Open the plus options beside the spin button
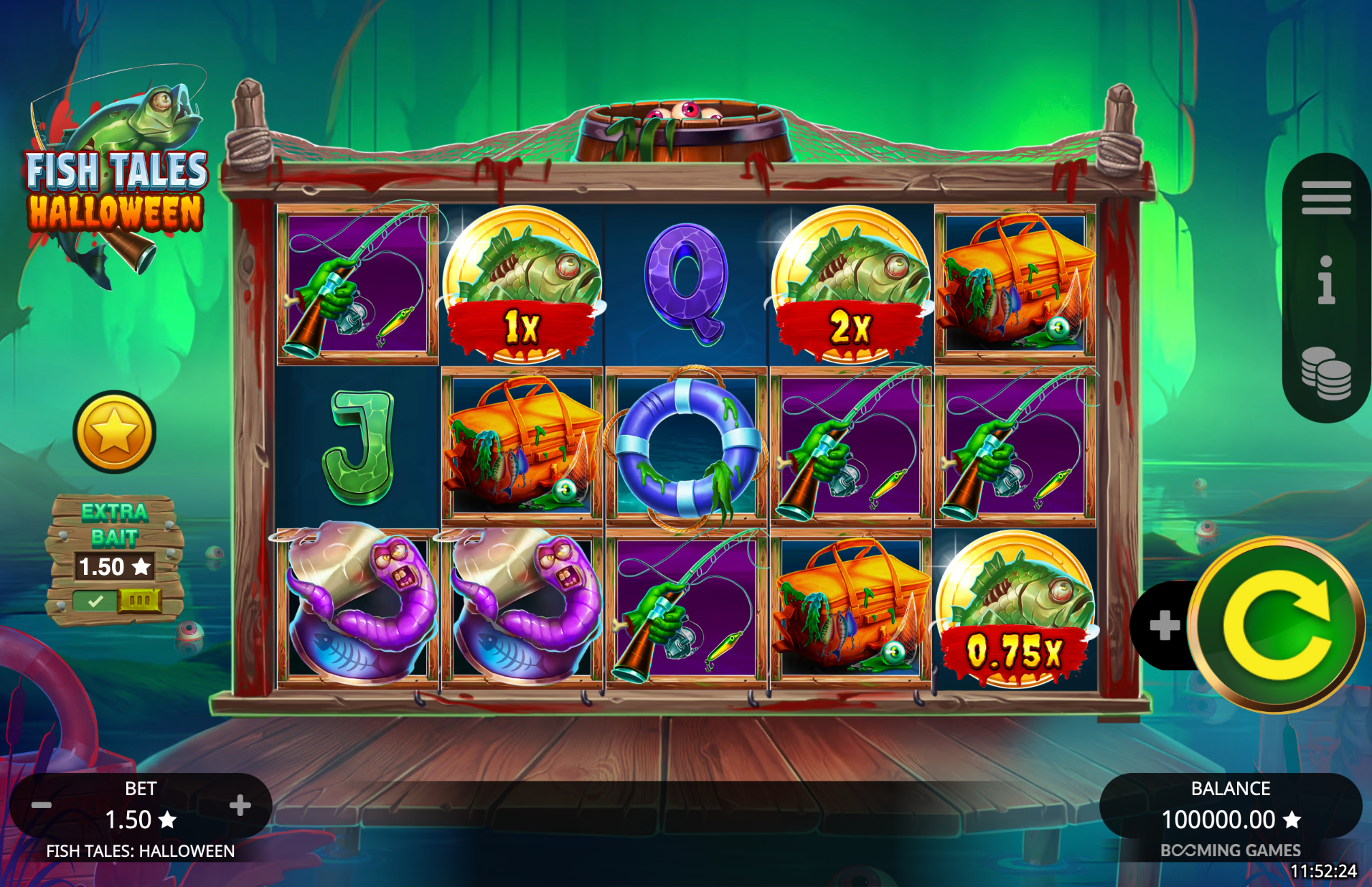The height and width of the screenshot is (887, 1372). point(1164,625)
